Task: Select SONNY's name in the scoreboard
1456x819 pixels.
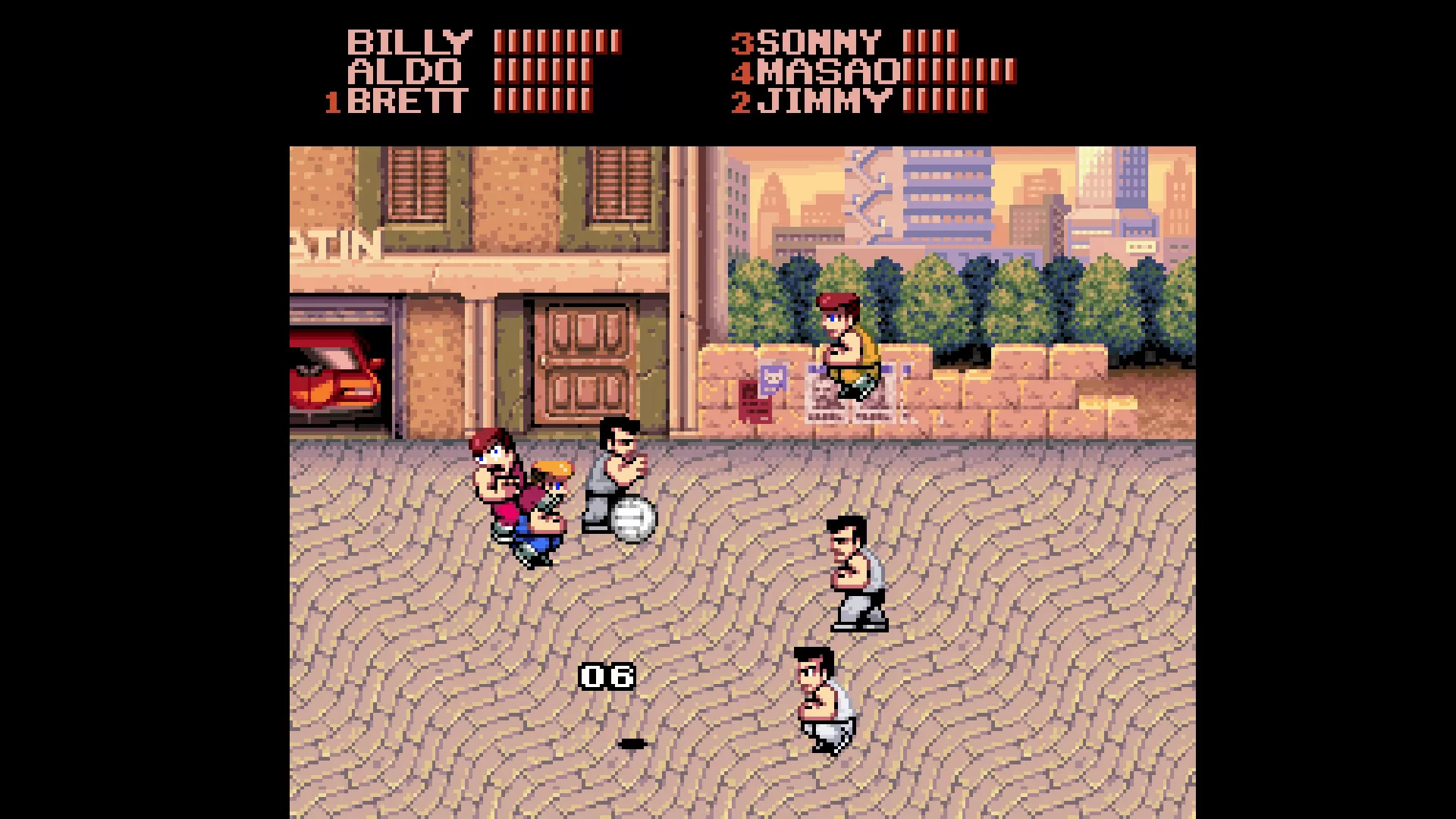Action: click(819, 42)
